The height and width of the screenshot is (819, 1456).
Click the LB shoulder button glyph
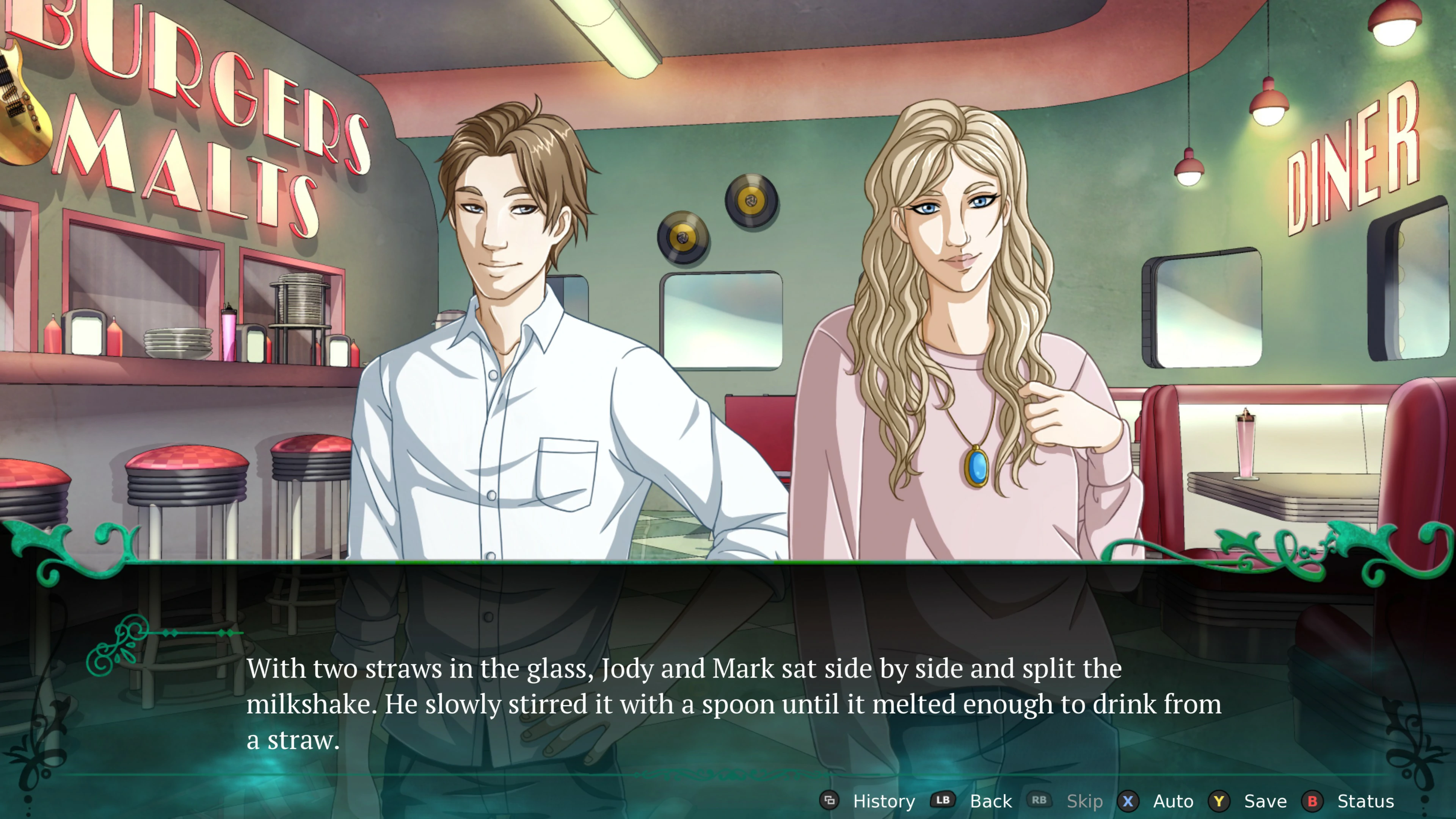(x=942, y=801)
